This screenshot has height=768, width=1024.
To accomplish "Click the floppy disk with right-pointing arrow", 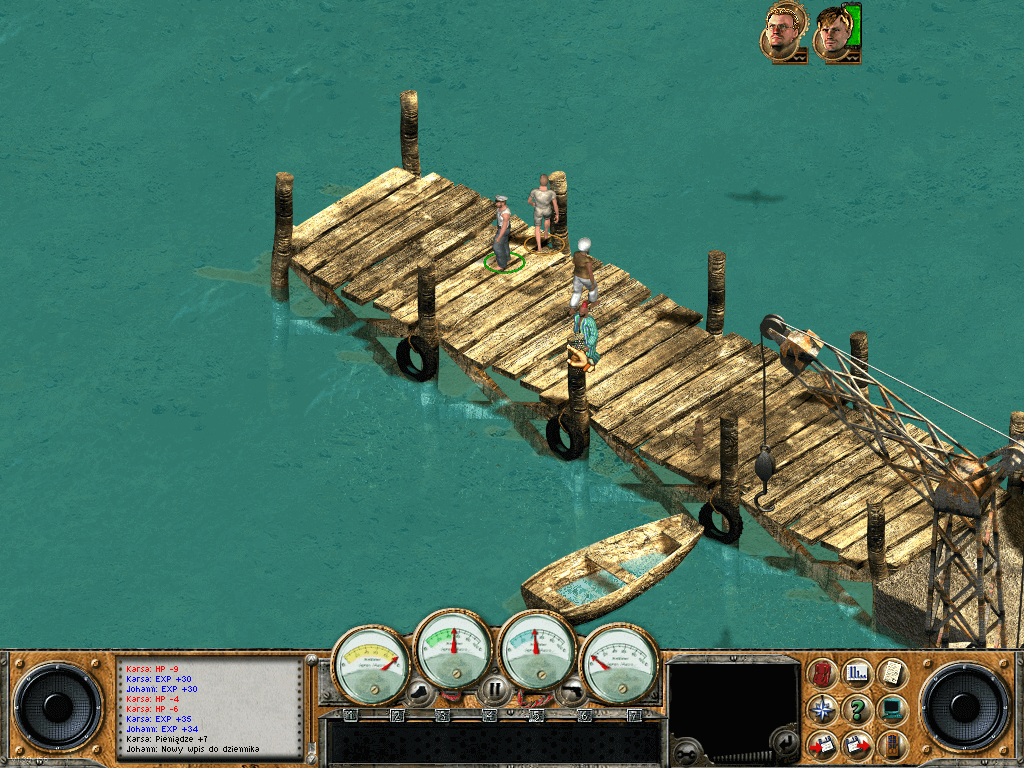I will [x=858, y=744].
